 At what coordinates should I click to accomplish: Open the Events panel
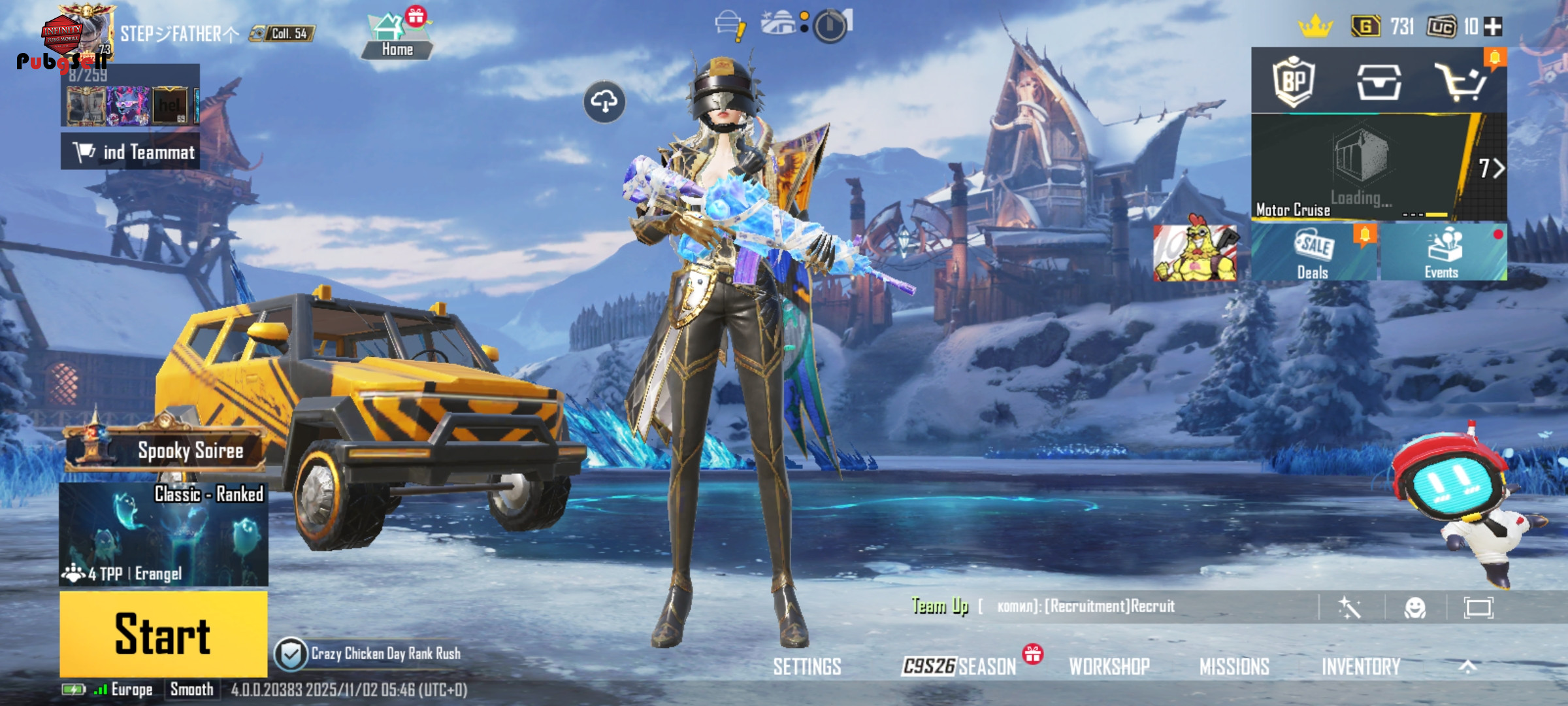[x=1443, y=252]
